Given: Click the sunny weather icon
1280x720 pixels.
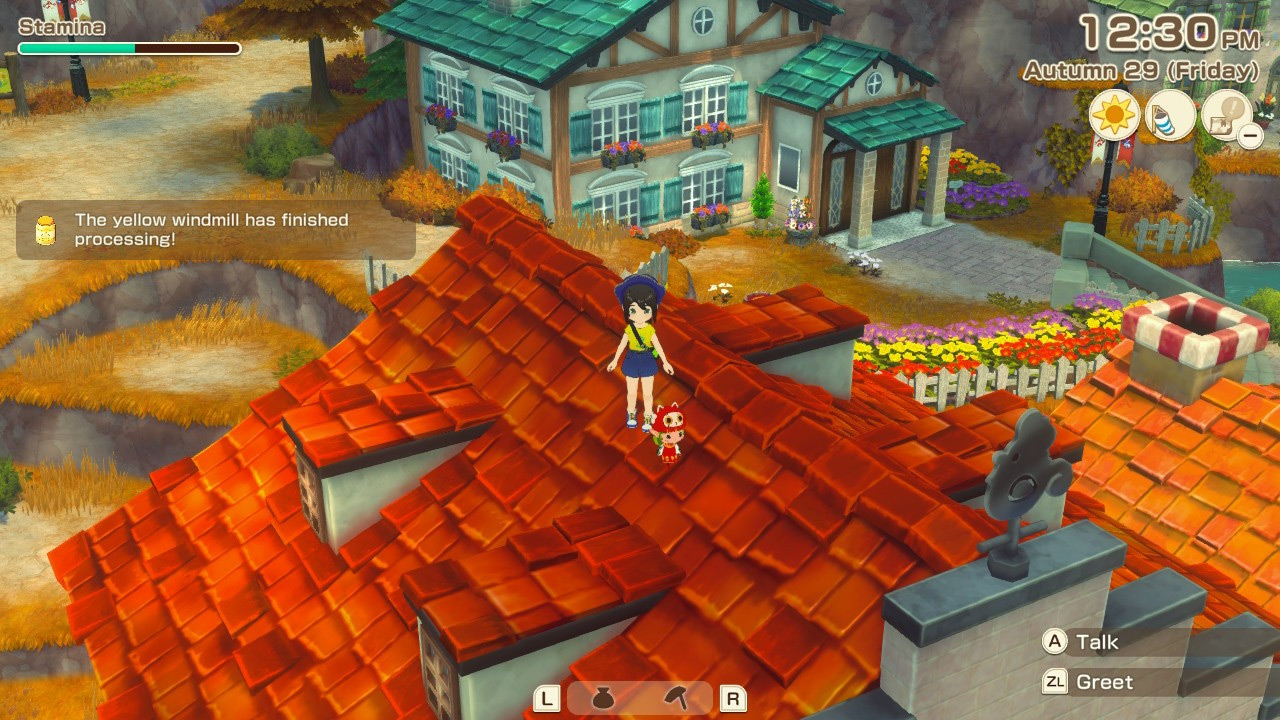Looking at the screenshot, I should (1114, 115).
